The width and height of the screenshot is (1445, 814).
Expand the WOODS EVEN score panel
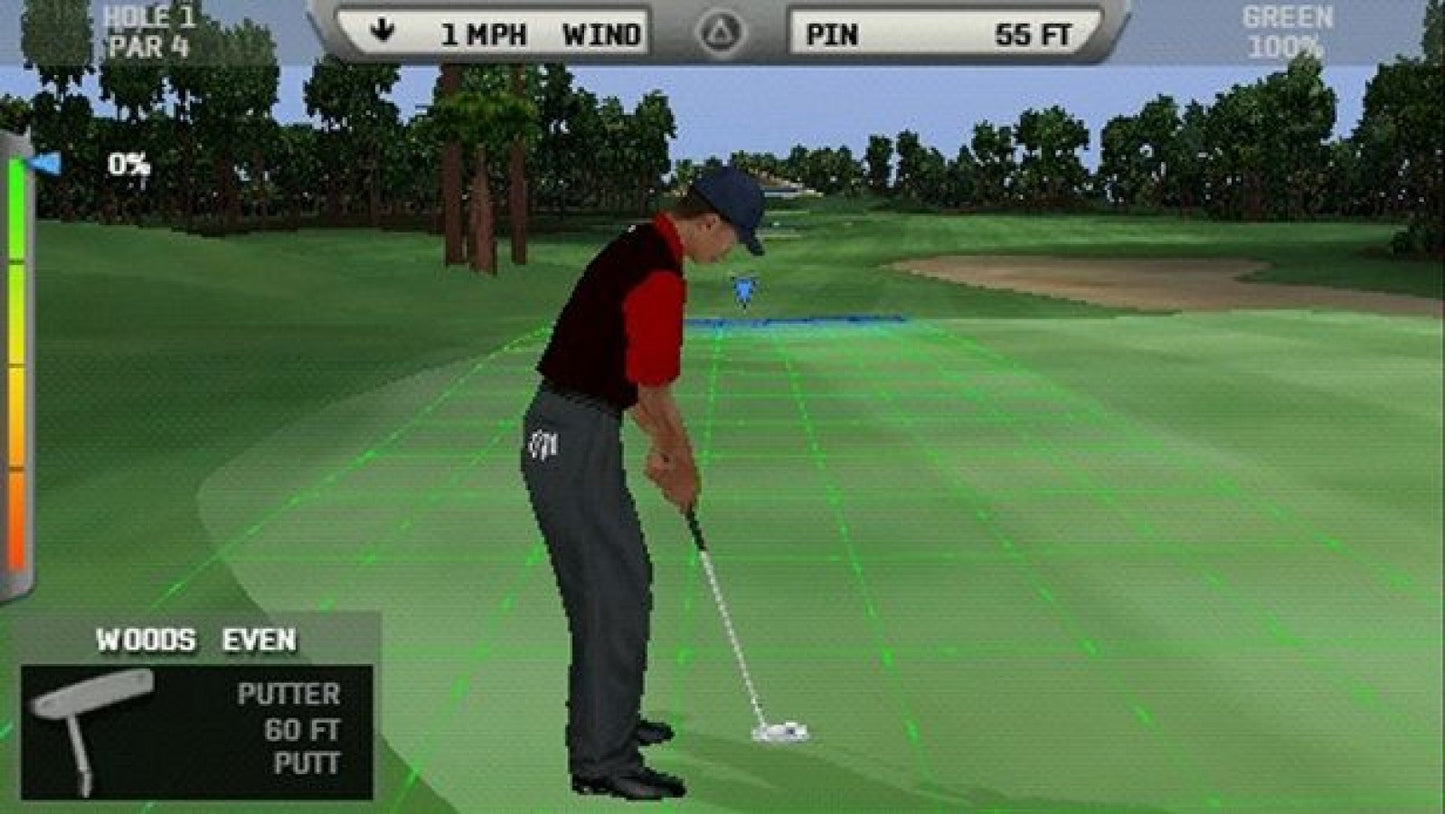pos(195,637)
